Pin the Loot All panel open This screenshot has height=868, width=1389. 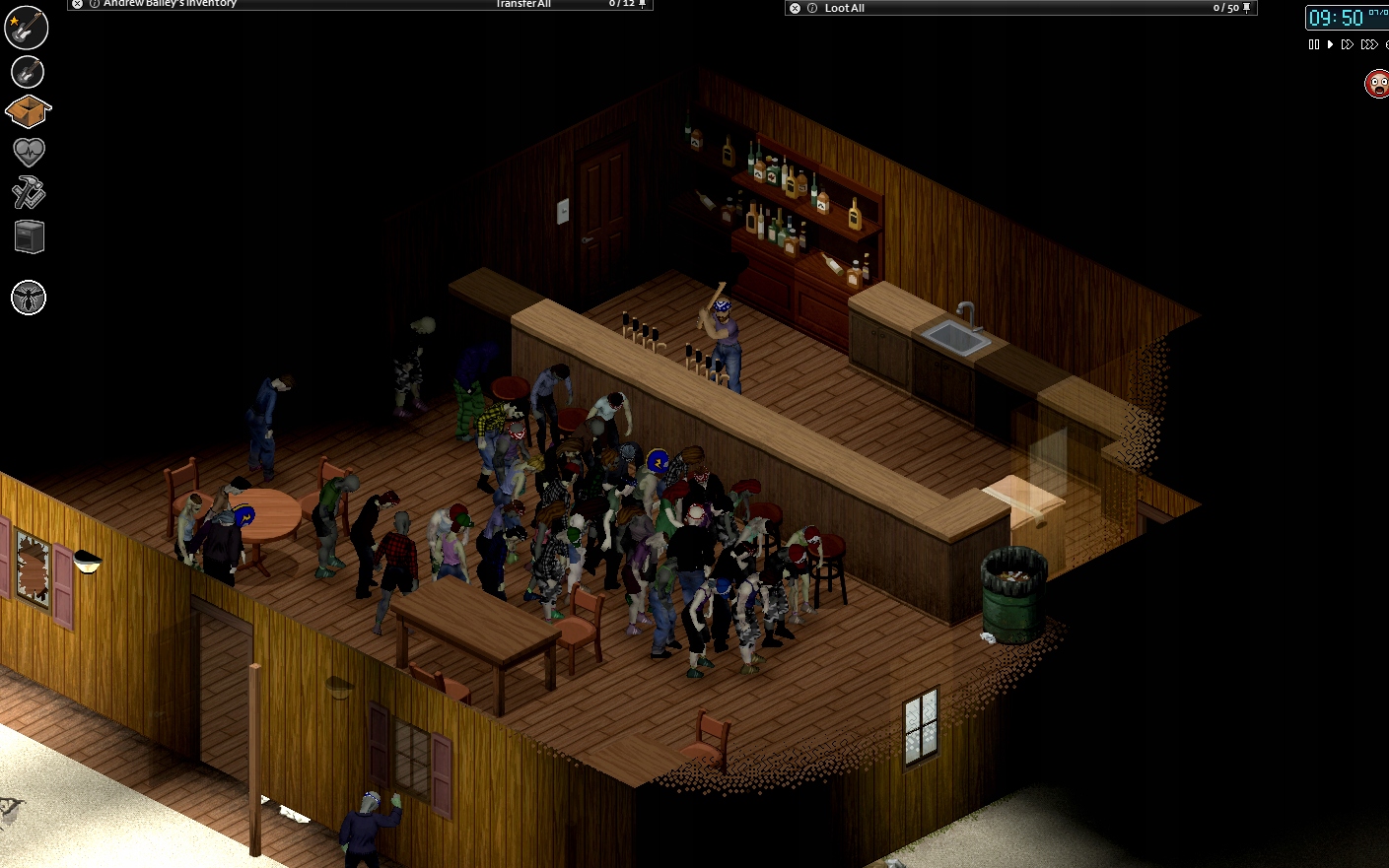(x=1244, y=7)
